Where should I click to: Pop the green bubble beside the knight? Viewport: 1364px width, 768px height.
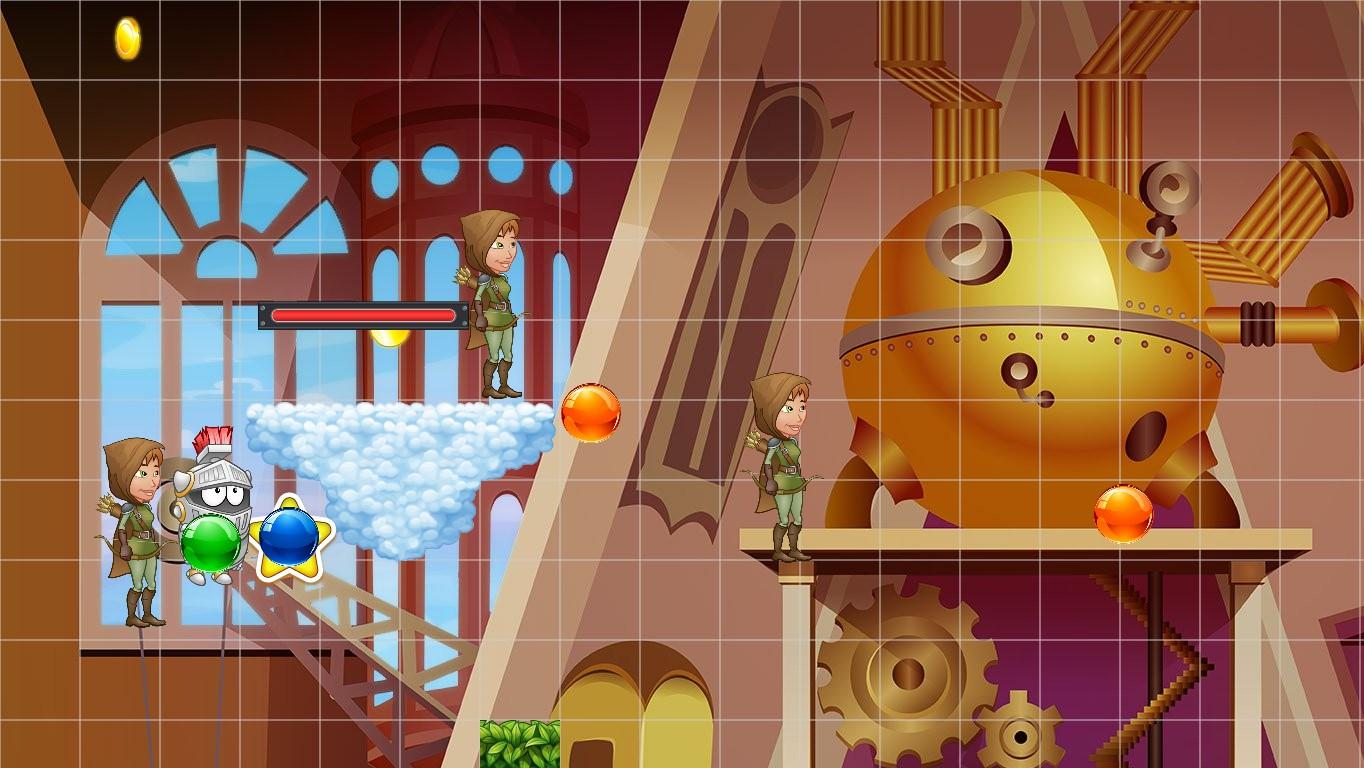point(210,540)
